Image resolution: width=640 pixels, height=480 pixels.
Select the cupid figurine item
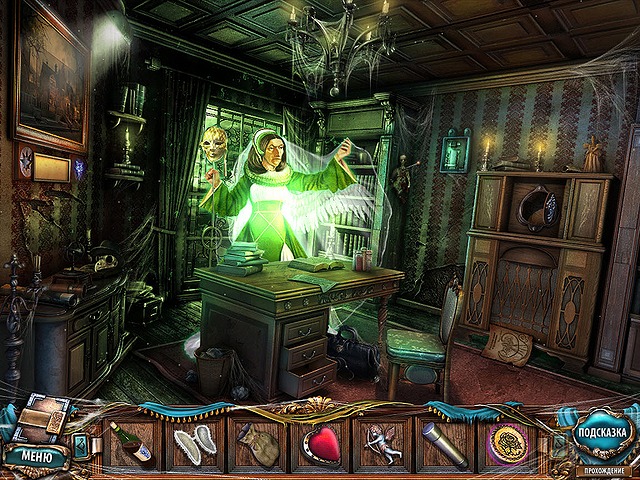pyautogui.click(x=383, y=444)
